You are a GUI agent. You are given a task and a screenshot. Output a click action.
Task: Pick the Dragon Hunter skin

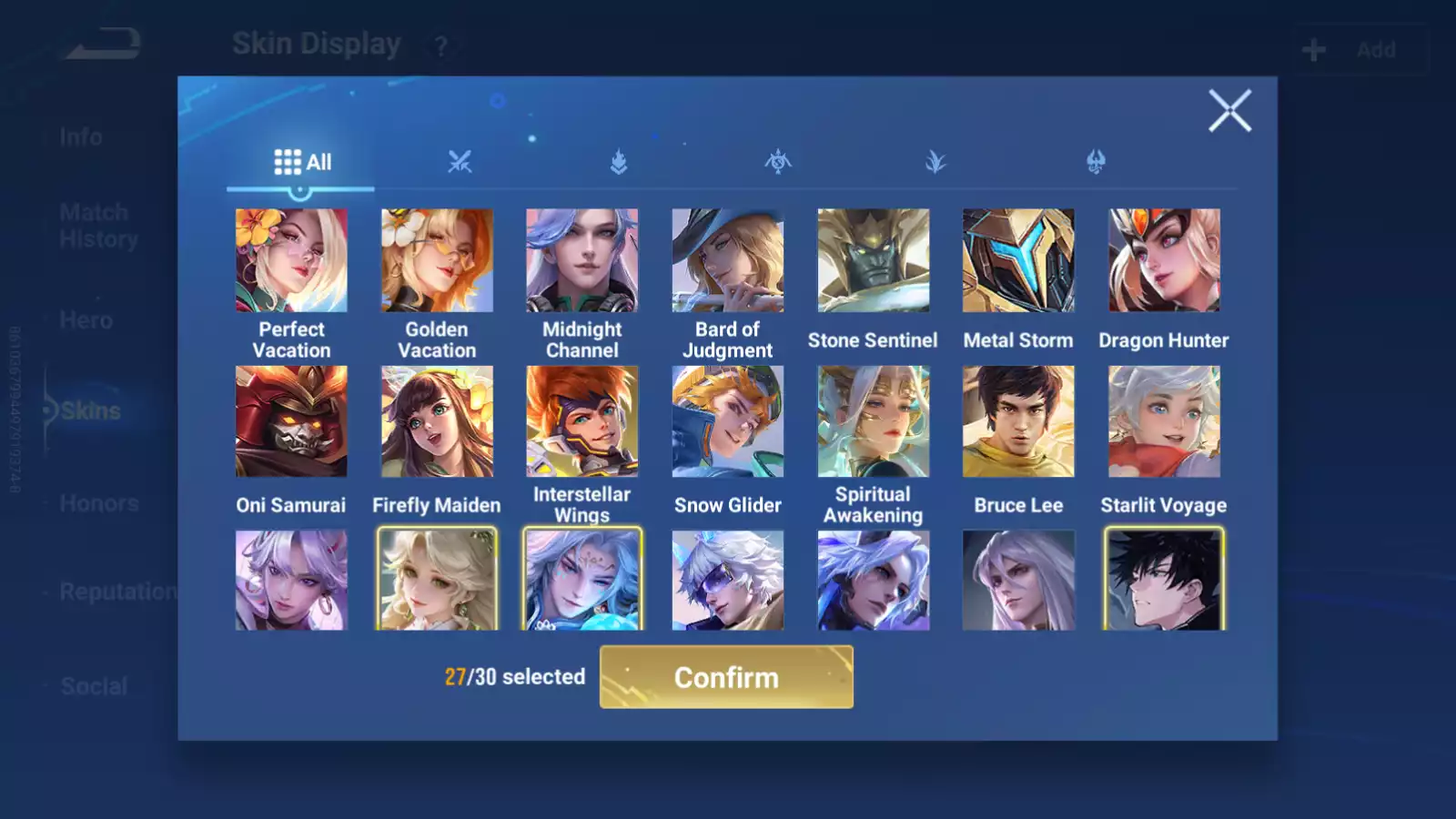point(1164,261)
